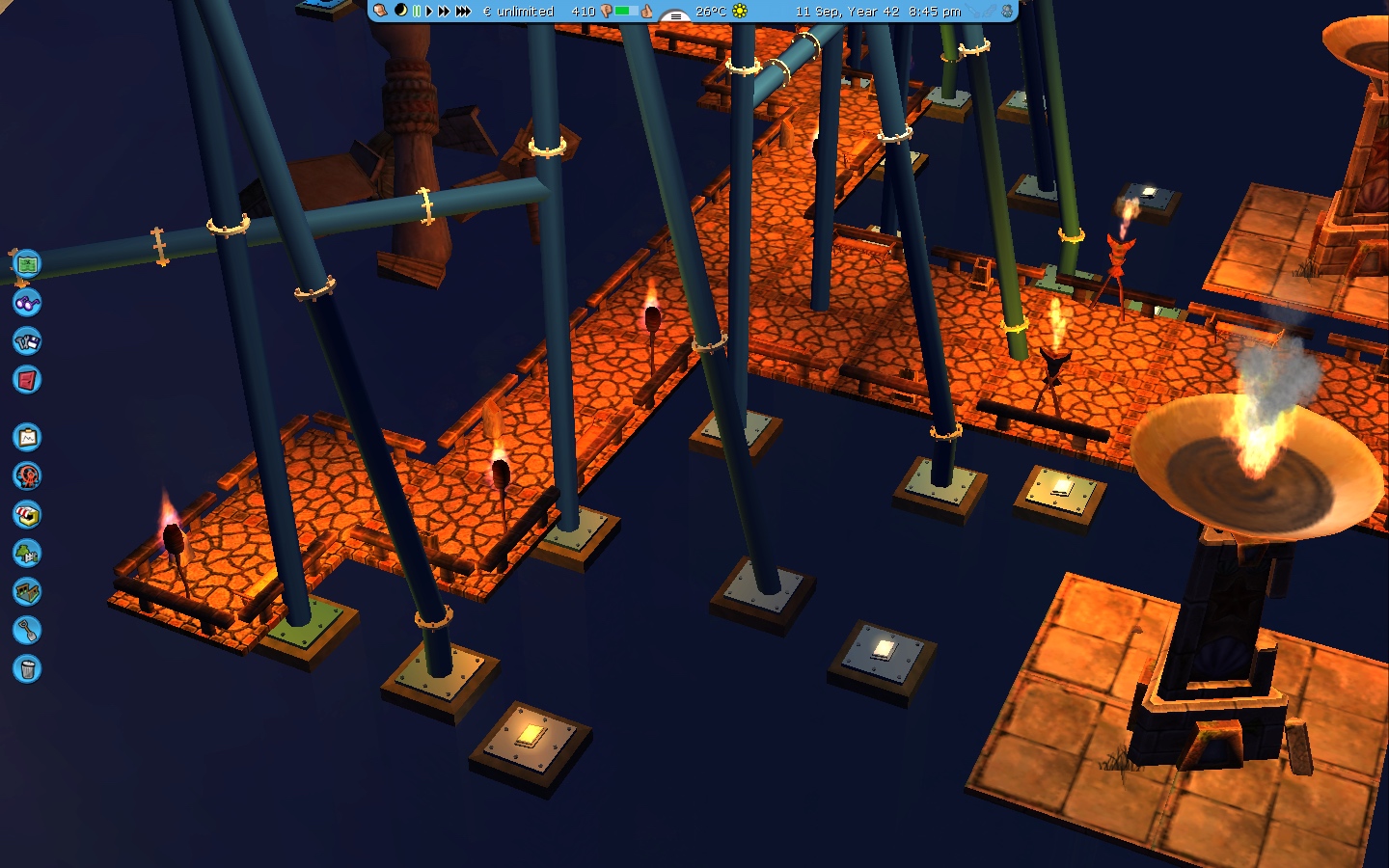The image size is (1389, 868).
Task: Open the park management chart icon
Action: coord(27,438)
